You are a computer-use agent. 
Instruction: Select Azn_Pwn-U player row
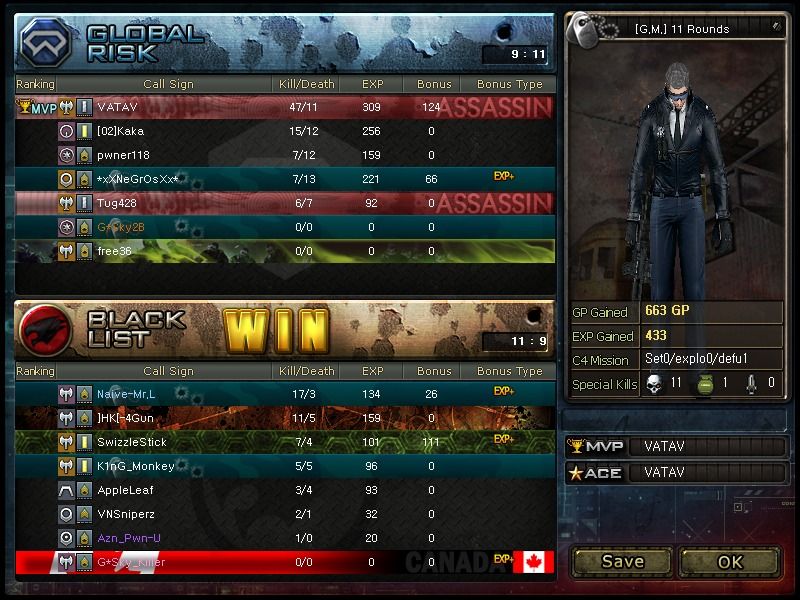pos(285,538)
